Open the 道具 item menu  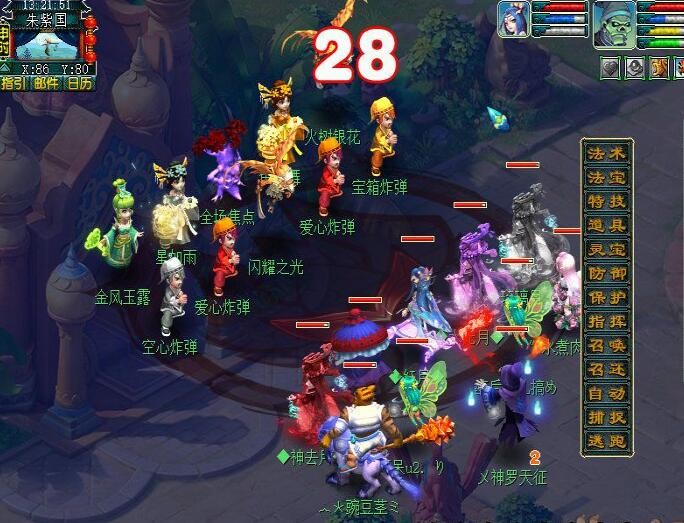[x=607, y=226]
